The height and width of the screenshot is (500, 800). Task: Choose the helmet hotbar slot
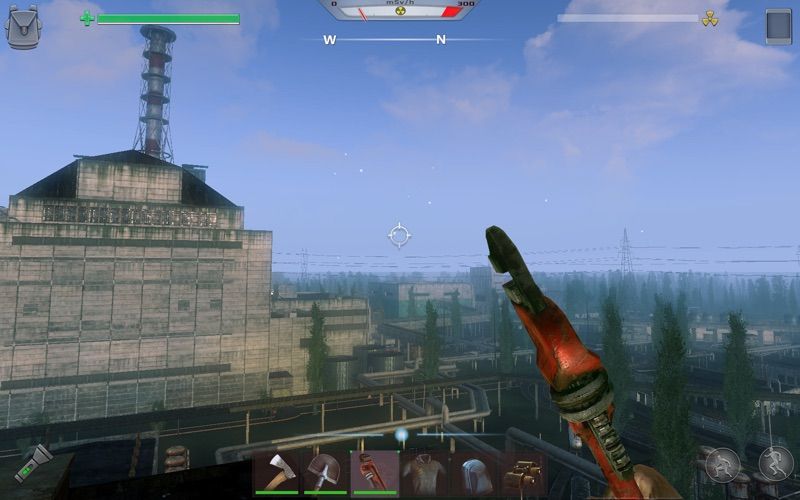pyautogui.click(x=473, y=472)
